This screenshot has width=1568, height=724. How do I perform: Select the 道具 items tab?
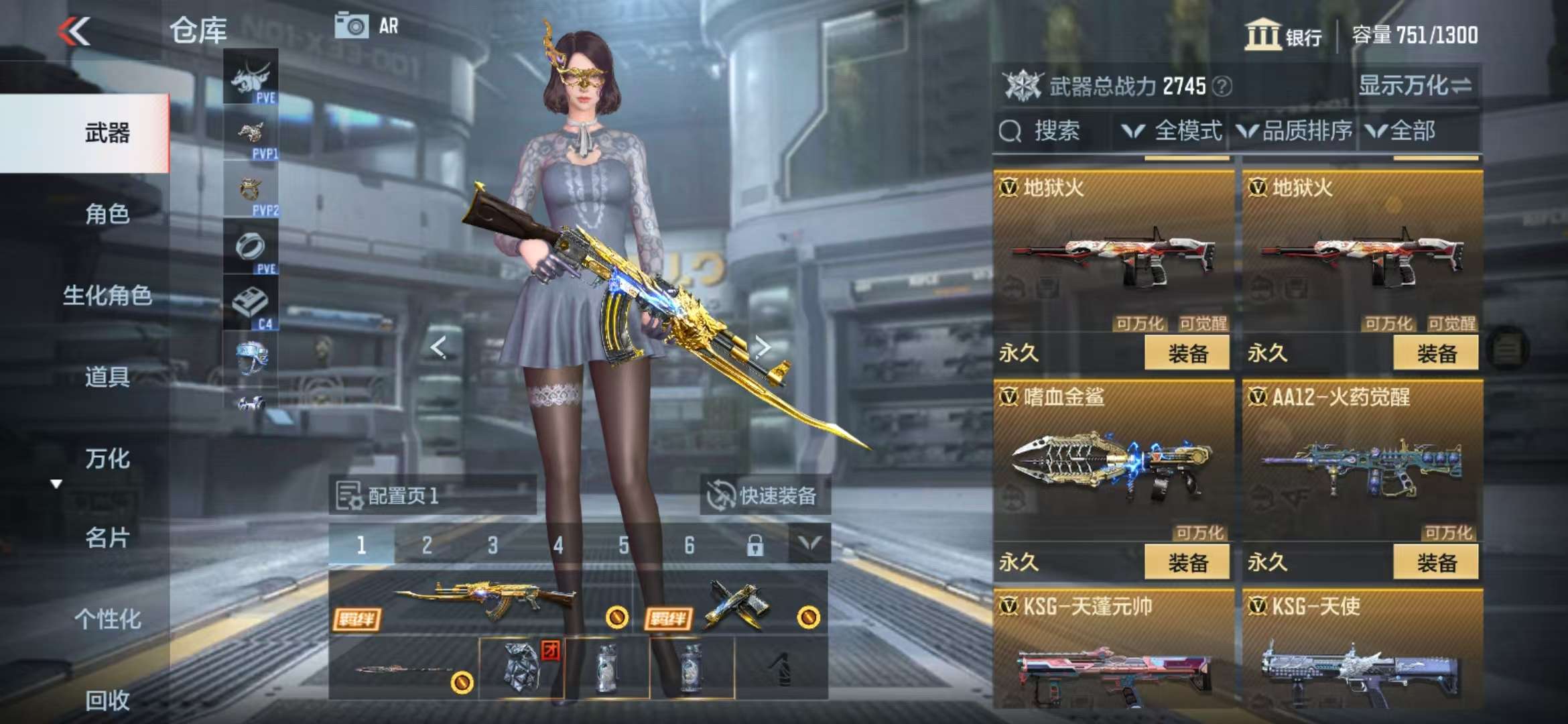107,377
